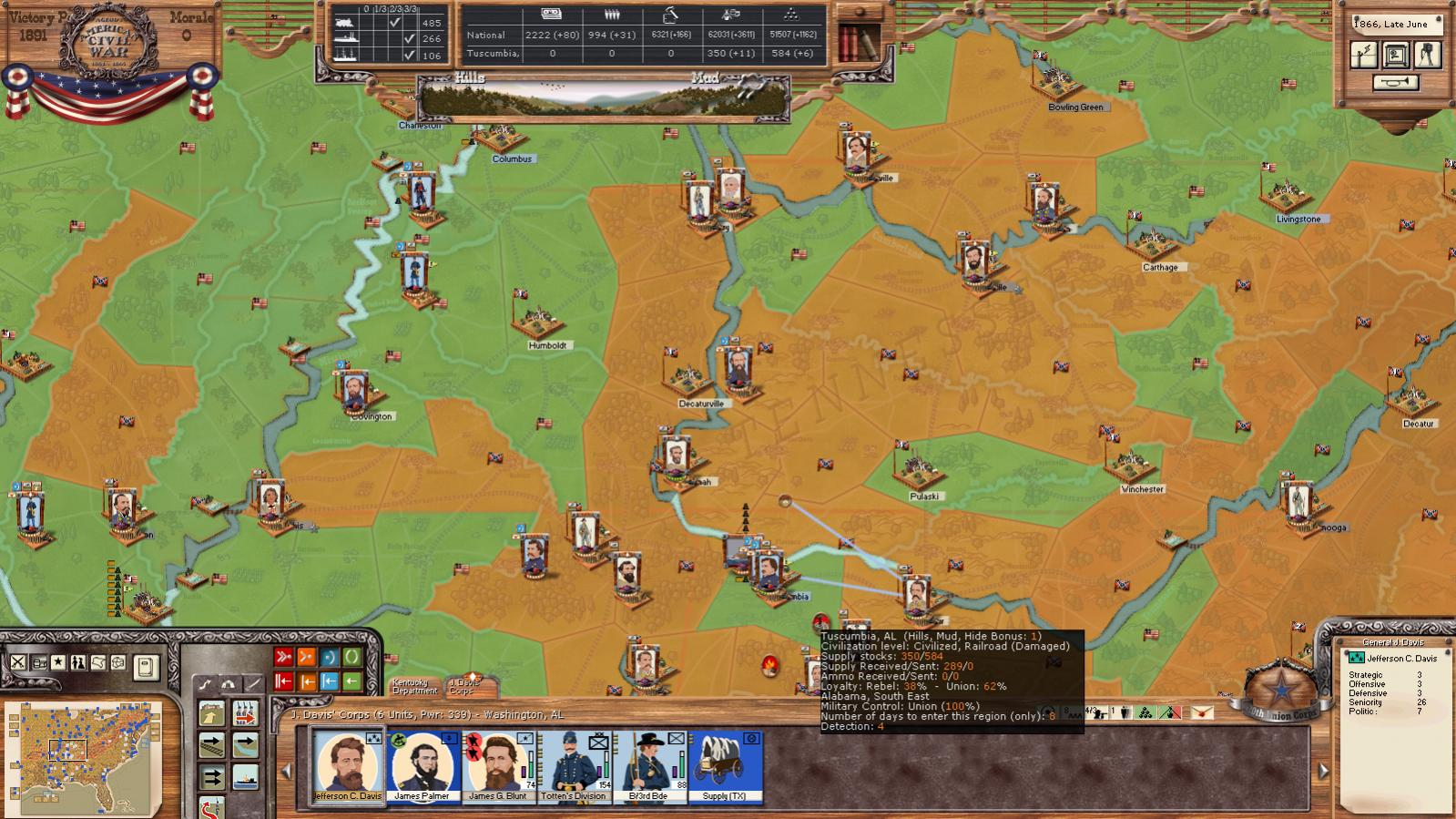Choose the naval ship movement order
Screen dimensions: 1456x819
(245, 777)
